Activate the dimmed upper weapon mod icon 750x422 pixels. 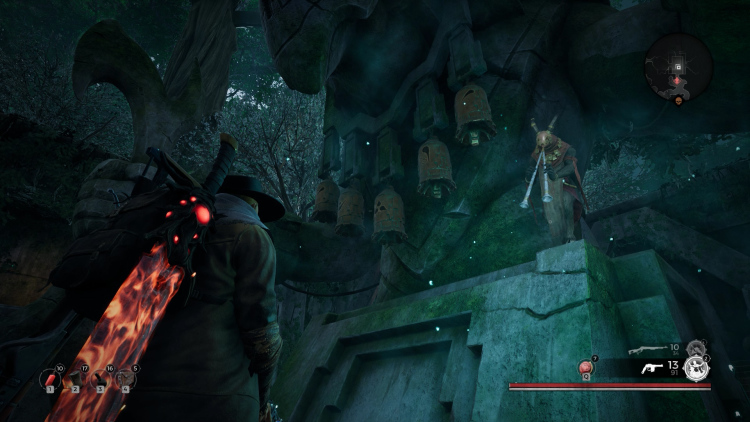[696, 348]
